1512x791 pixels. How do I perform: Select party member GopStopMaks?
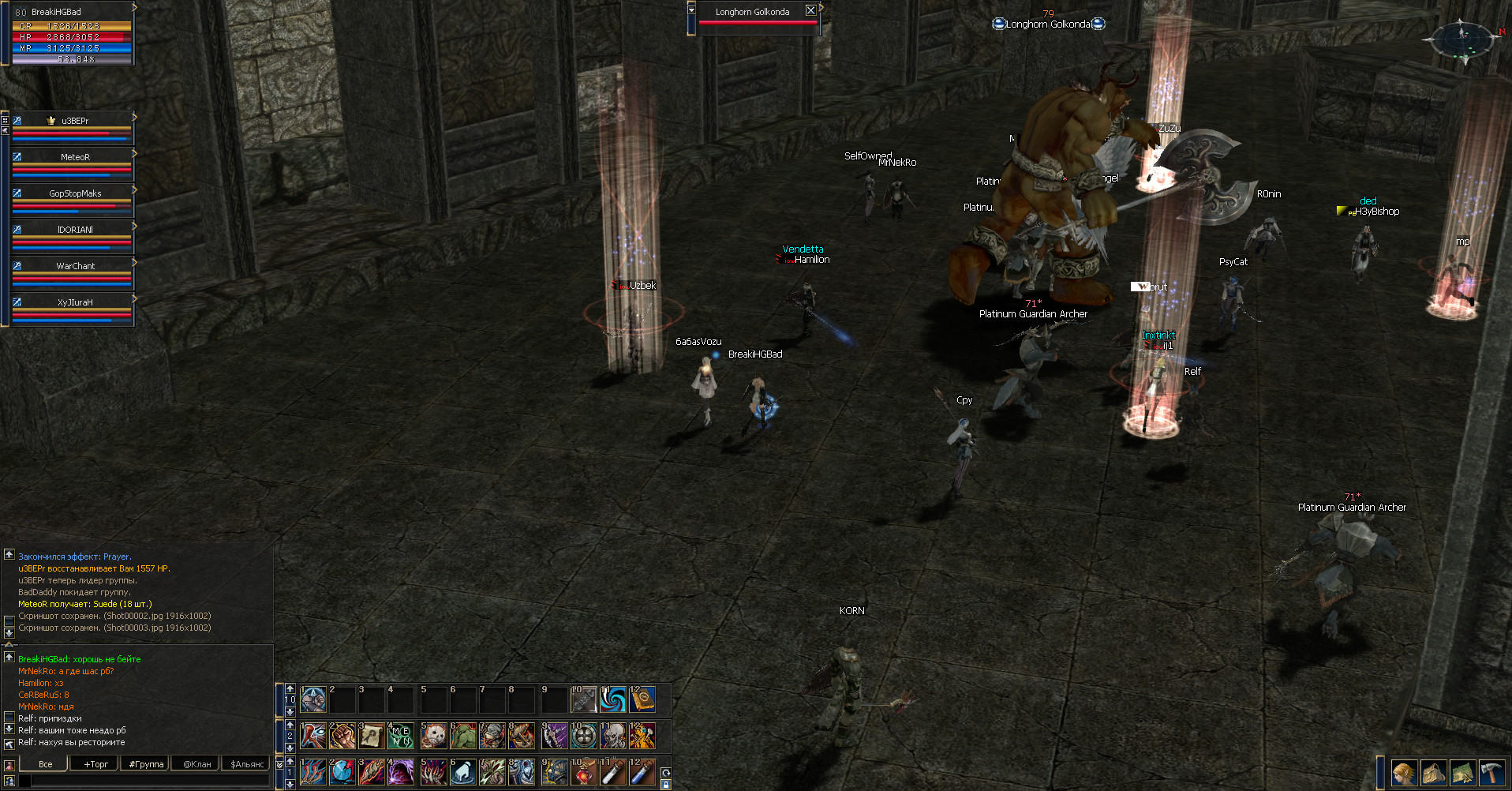coord(74,193)
